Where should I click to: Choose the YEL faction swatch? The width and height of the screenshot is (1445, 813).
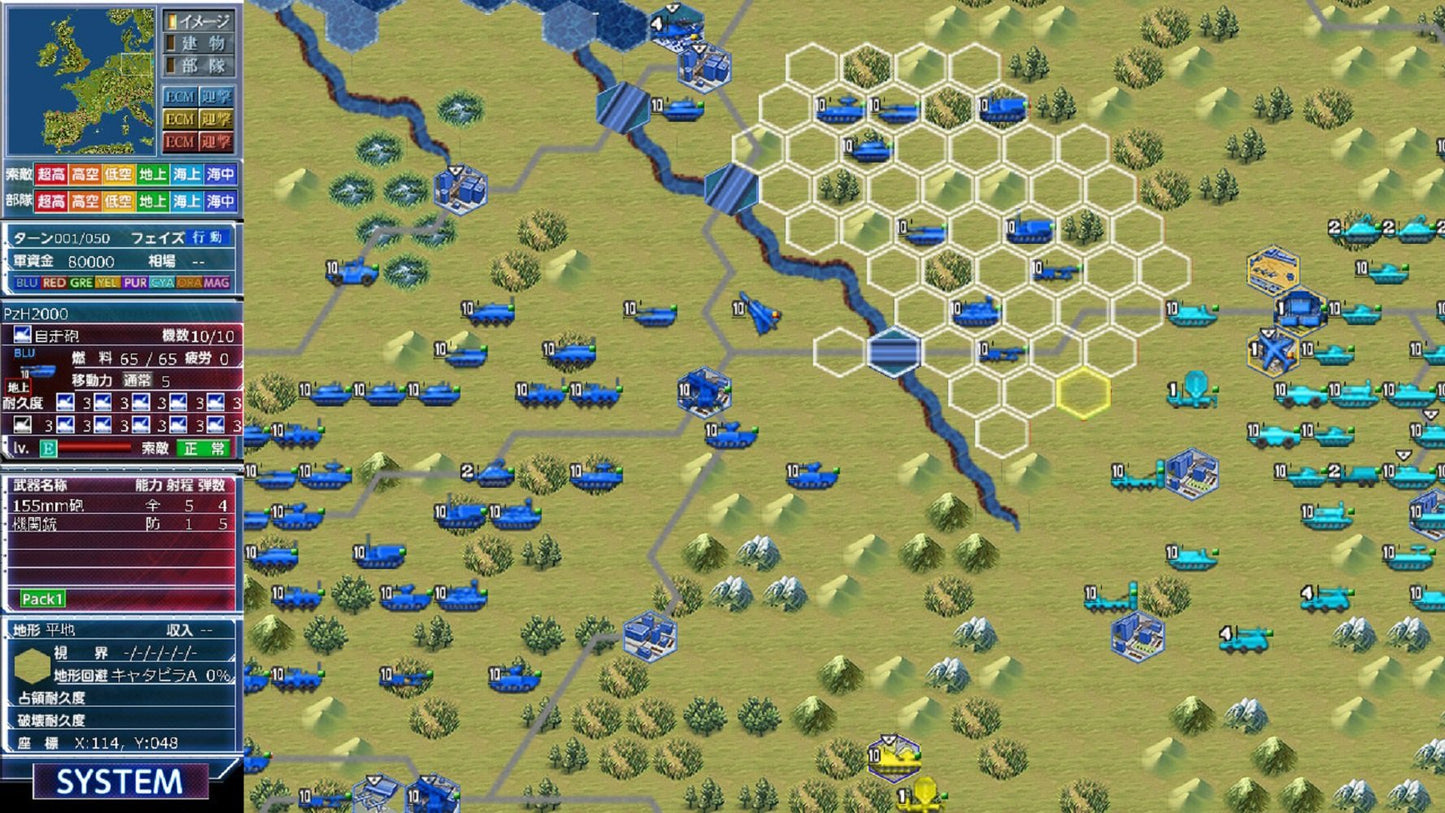click(x=108, y=283)
